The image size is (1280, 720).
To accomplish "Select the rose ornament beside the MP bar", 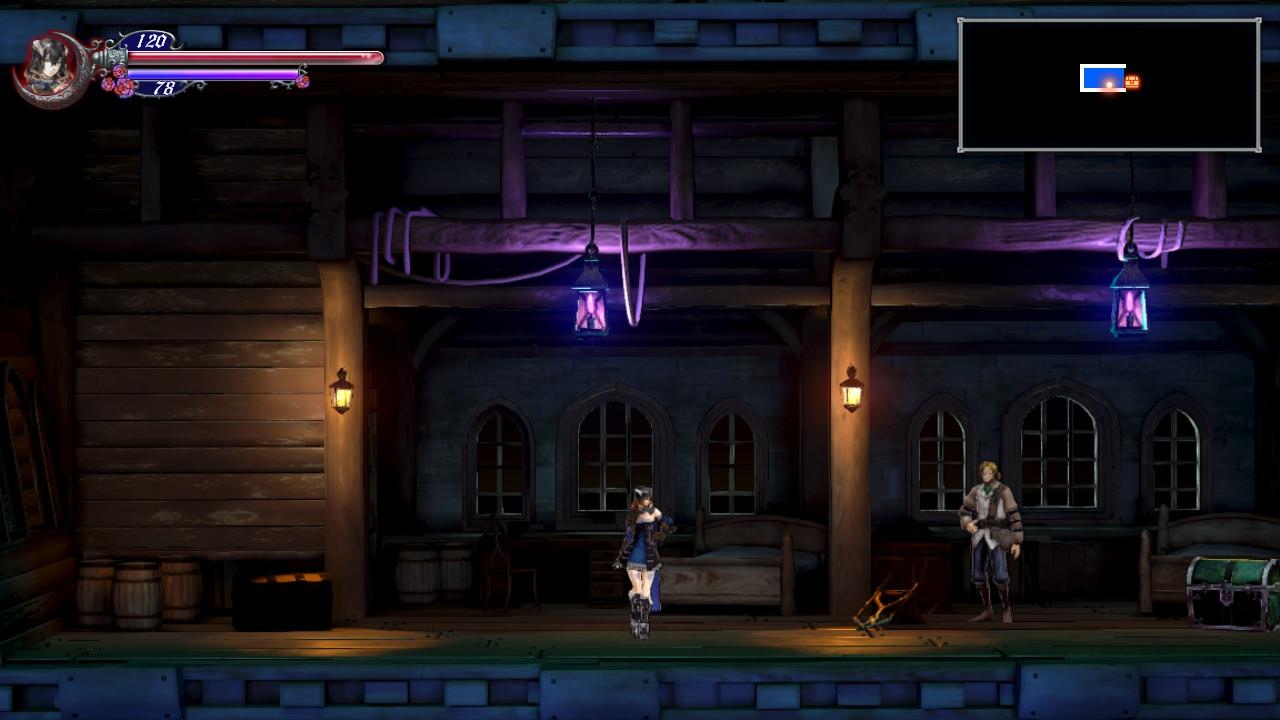I will click(x=120, y=88).
